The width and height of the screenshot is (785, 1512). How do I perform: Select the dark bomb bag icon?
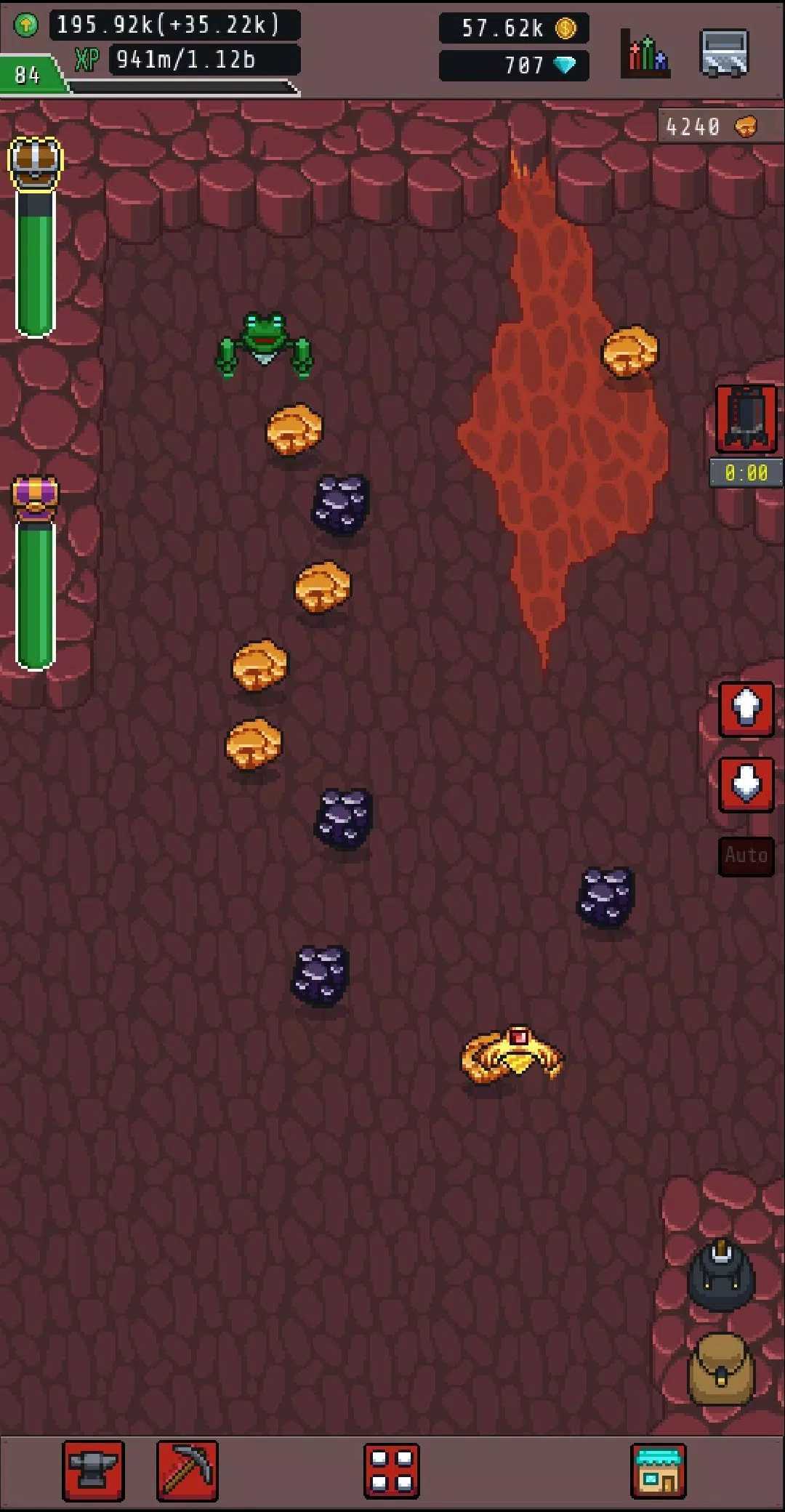pos(721,1276)
